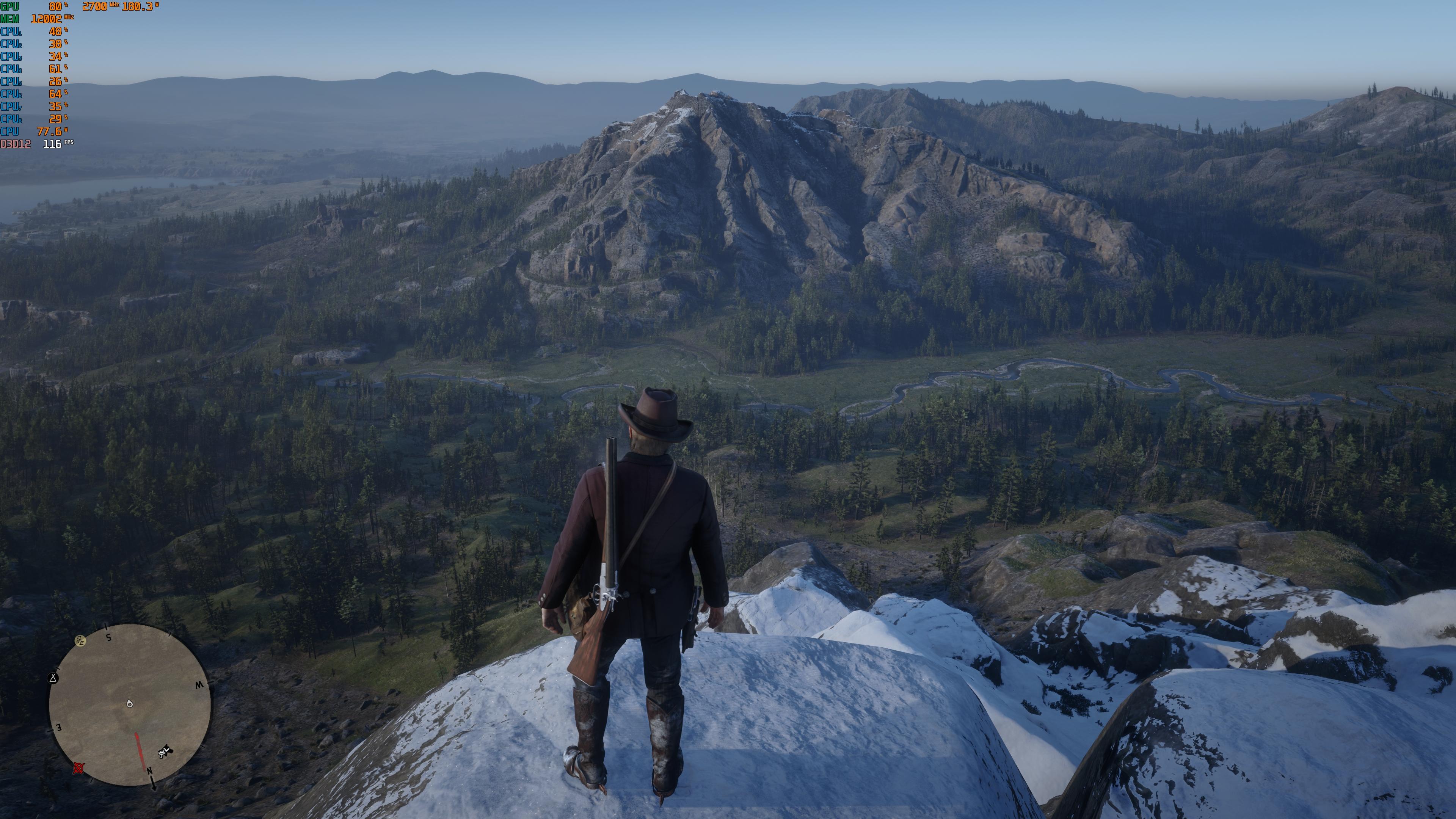This screenshot has width=1456, height=819.
Task: Click the GPU clock showing 2700 MHz
Action: tap(94, 6)
